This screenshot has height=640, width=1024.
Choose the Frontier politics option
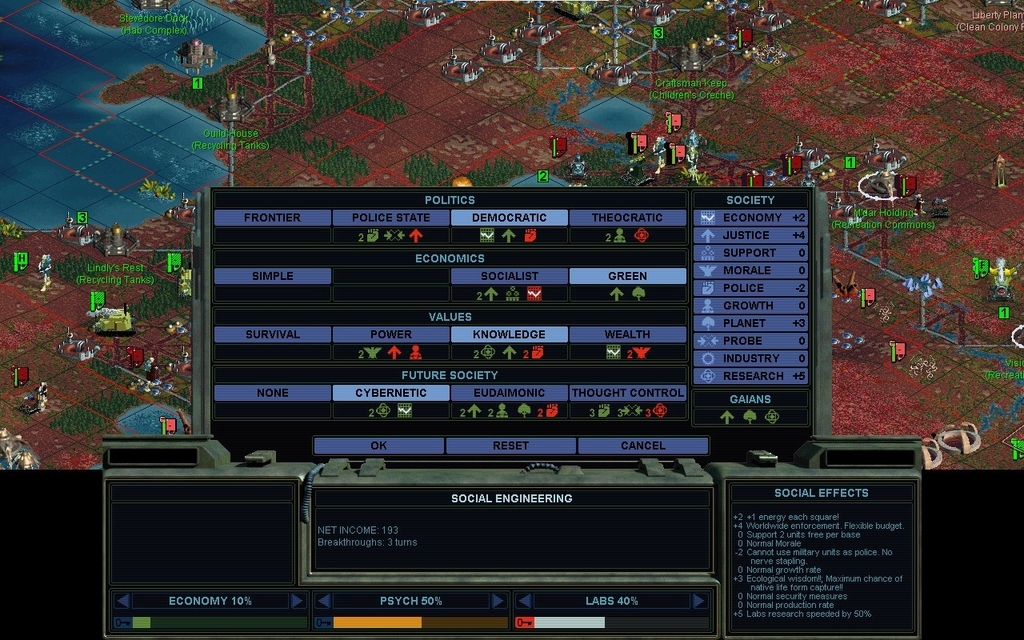272,217
